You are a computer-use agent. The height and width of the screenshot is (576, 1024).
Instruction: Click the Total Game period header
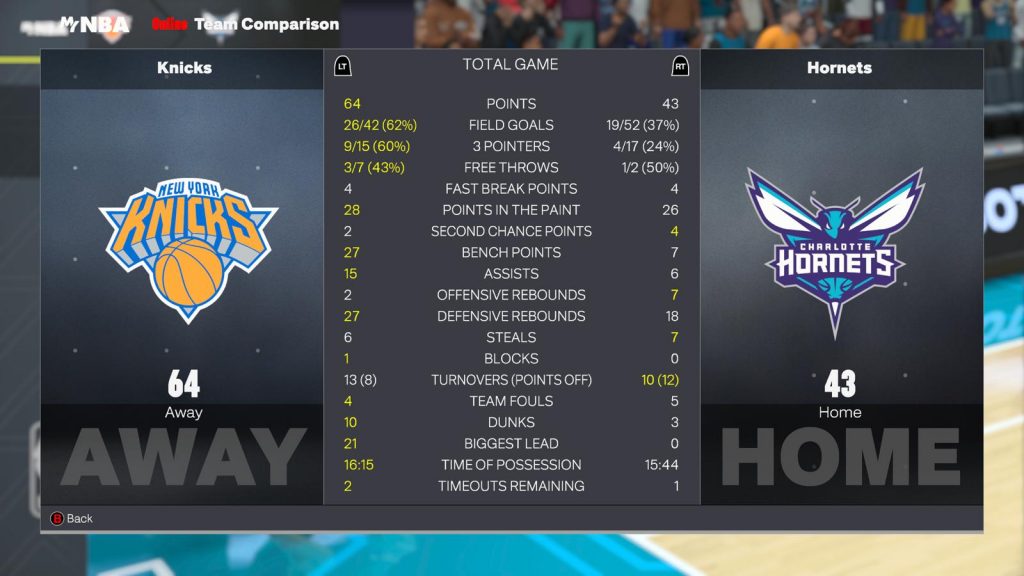[510, 65]
